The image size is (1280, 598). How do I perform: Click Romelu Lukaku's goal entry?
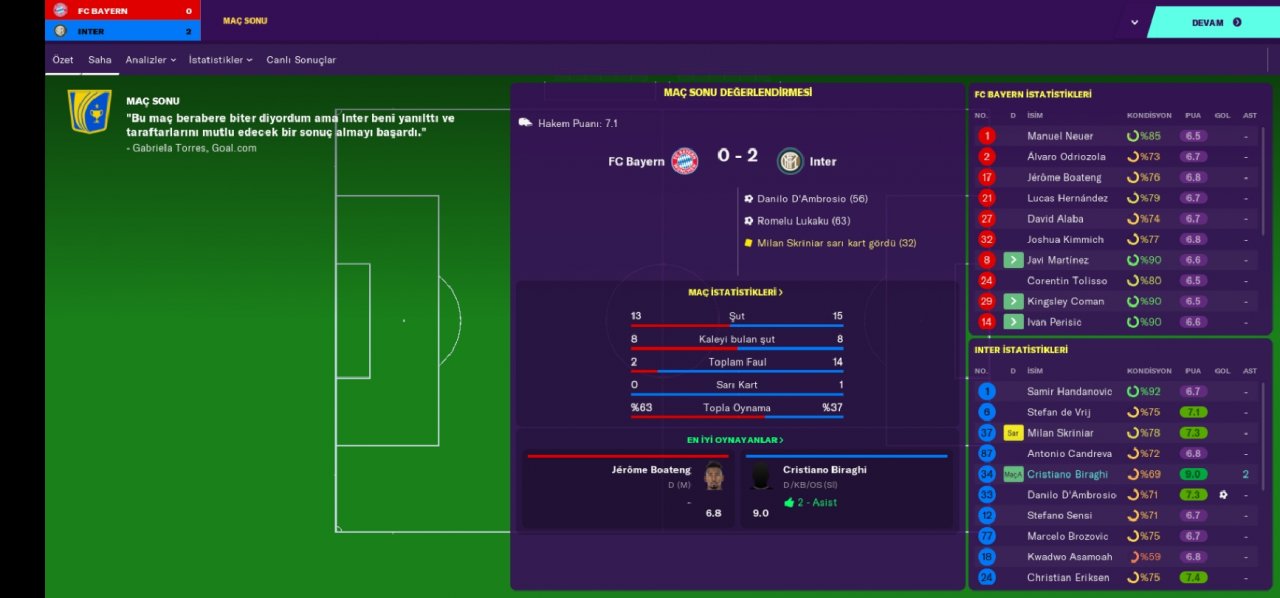[x=803, y=221]
